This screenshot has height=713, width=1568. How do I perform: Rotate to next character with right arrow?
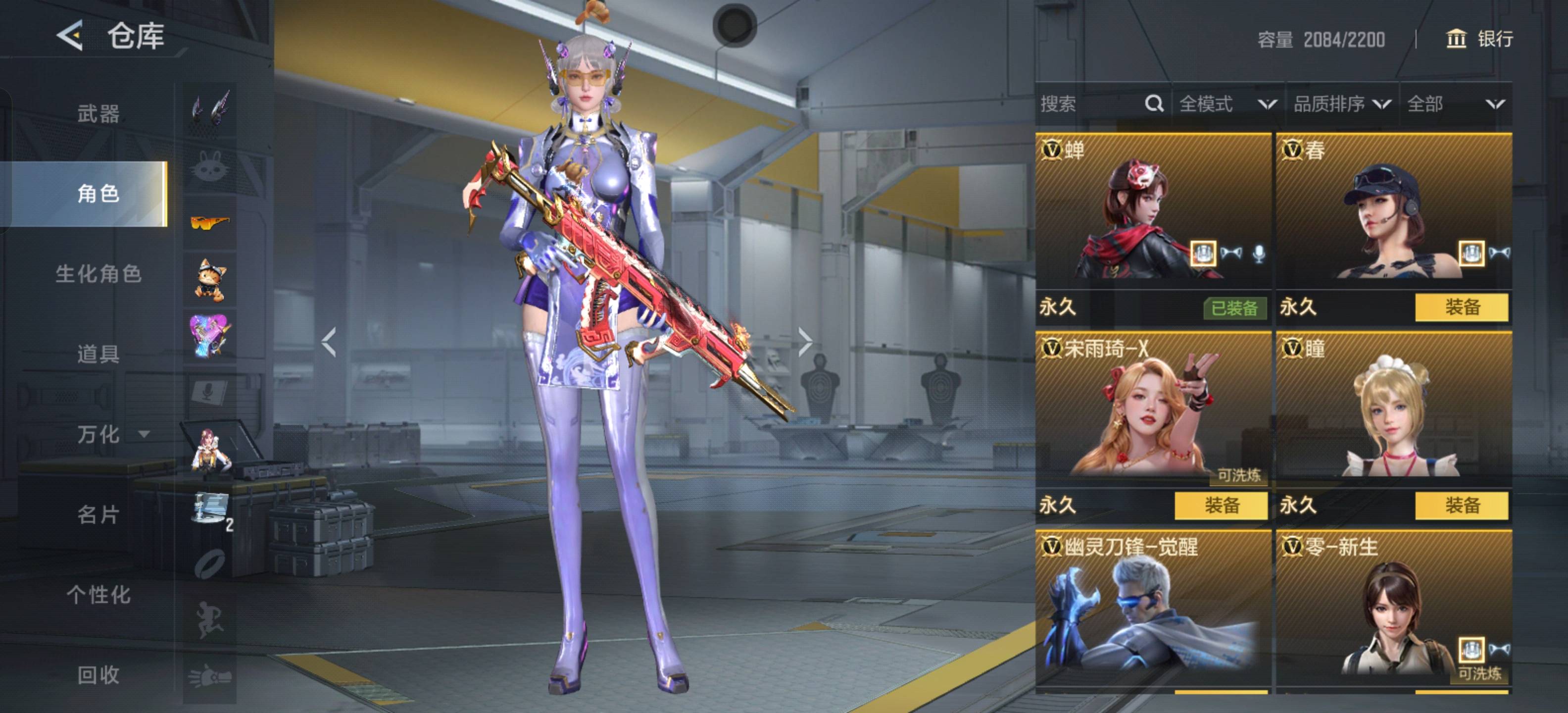(x=805, y=342)
